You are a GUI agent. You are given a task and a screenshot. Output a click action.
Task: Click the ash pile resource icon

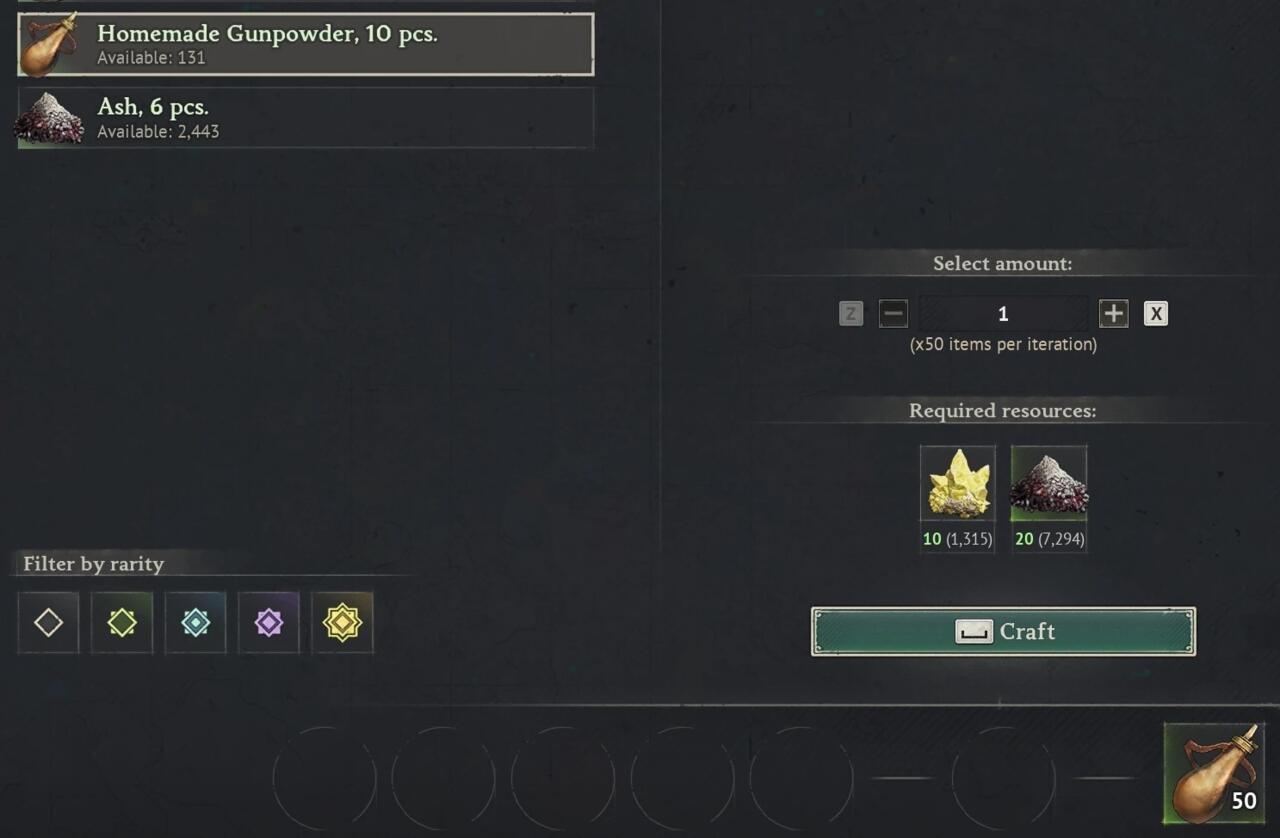tap(1049, 483)
